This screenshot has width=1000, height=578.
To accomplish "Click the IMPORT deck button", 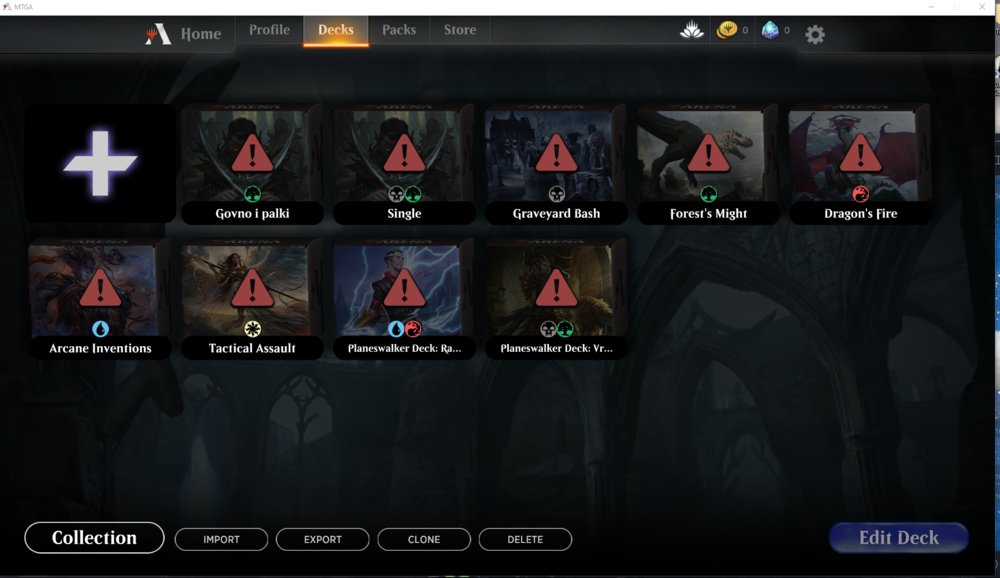I will [x=221, y=539].
